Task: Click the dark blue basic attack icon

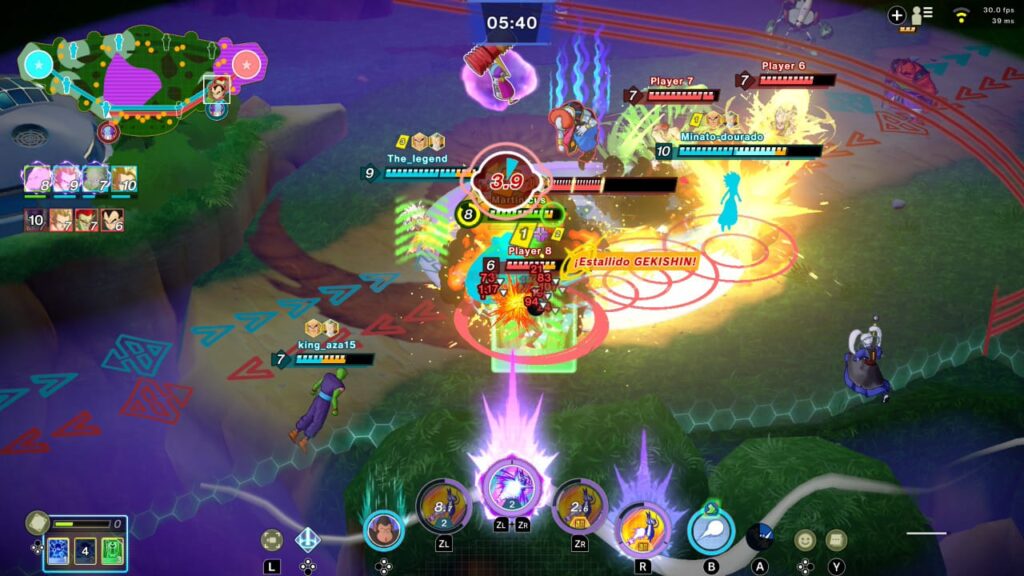Action: [760, 537]
